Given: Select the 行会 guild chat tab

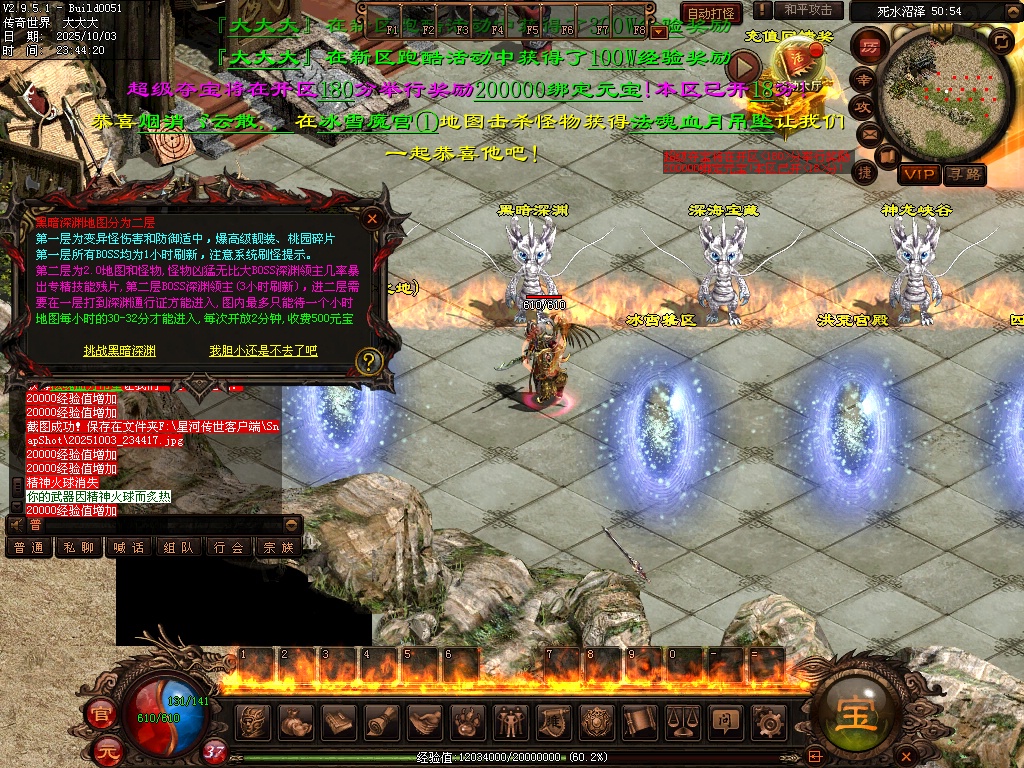Looking at the screenshot, I should tap(229, 547).
